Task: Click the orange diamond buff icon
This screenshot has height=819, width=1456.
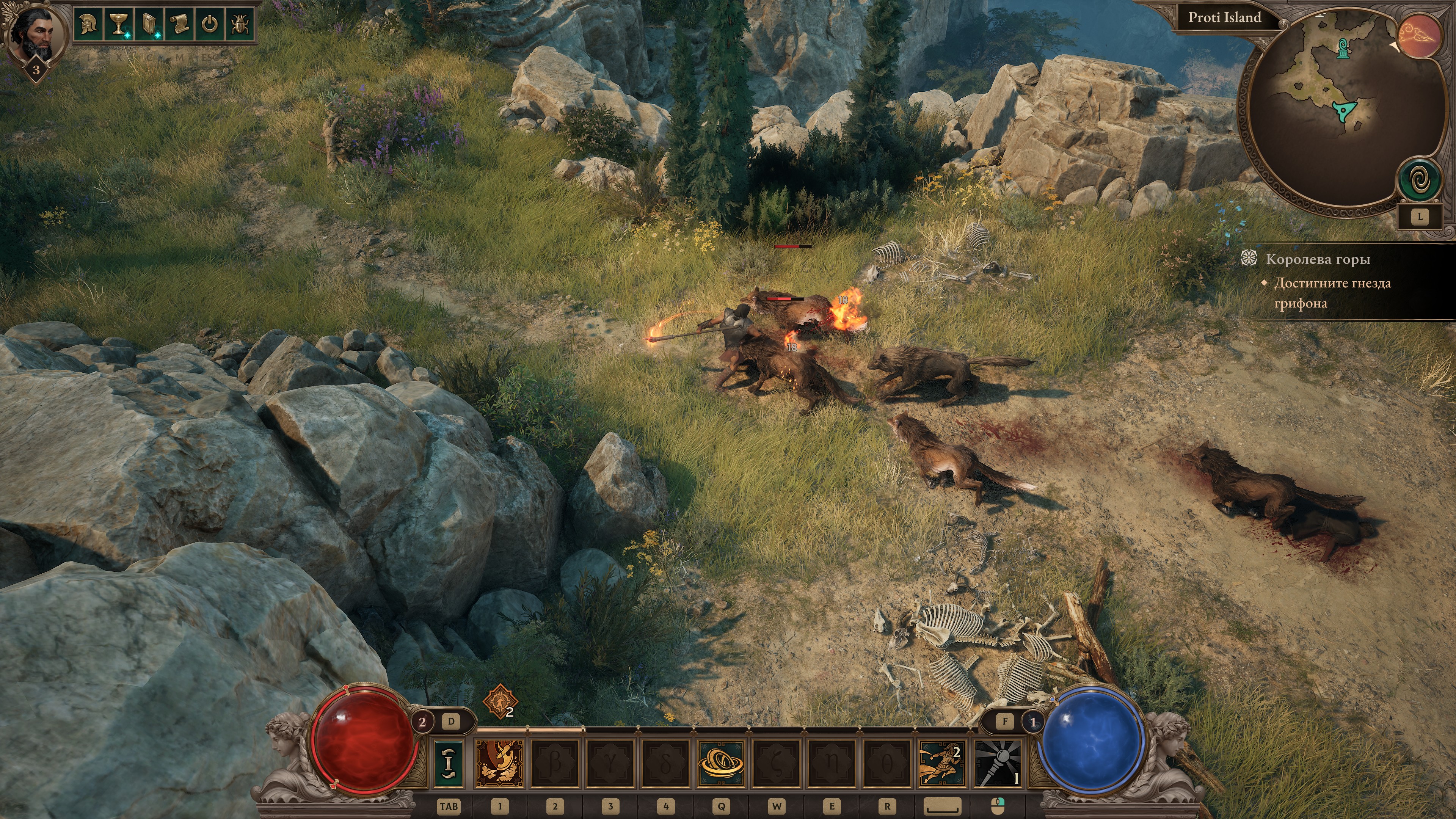Action: pos(500,701)
